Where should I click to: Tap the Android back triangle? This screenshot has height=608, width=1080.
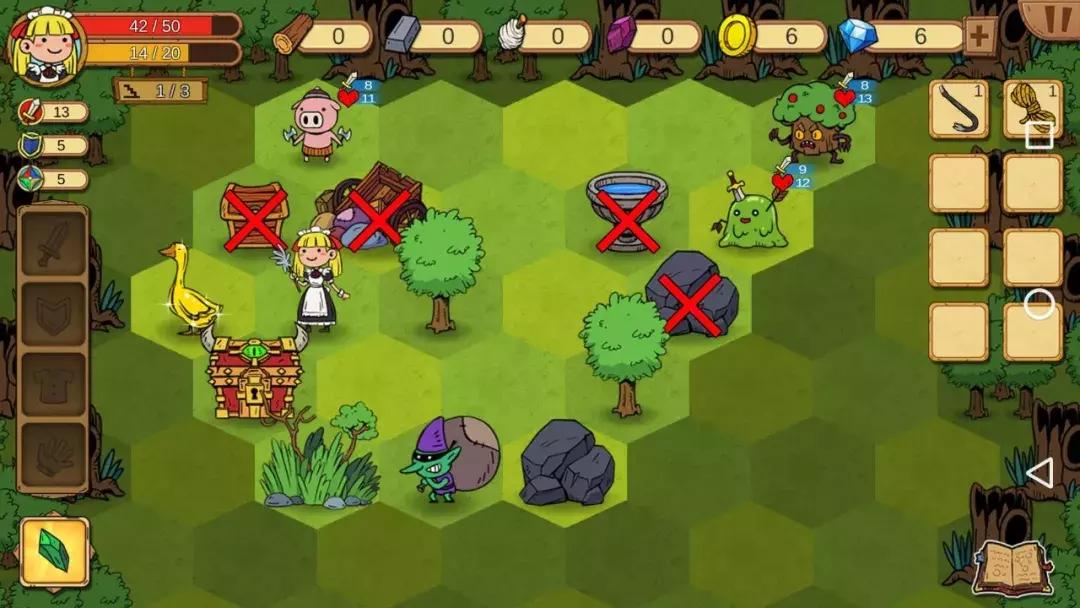point(1040,473)
